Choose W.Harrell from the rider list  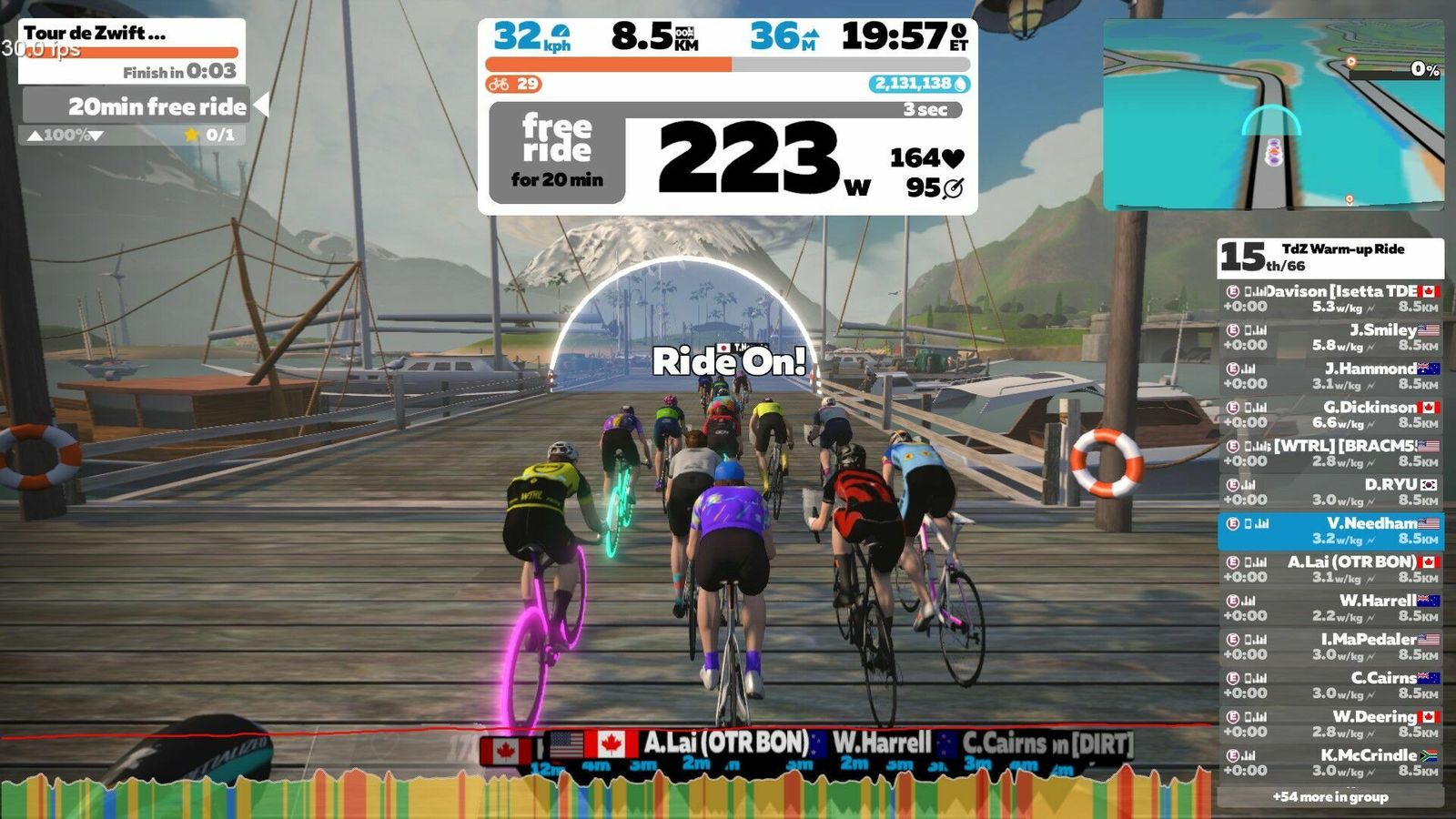[1330, 608]
